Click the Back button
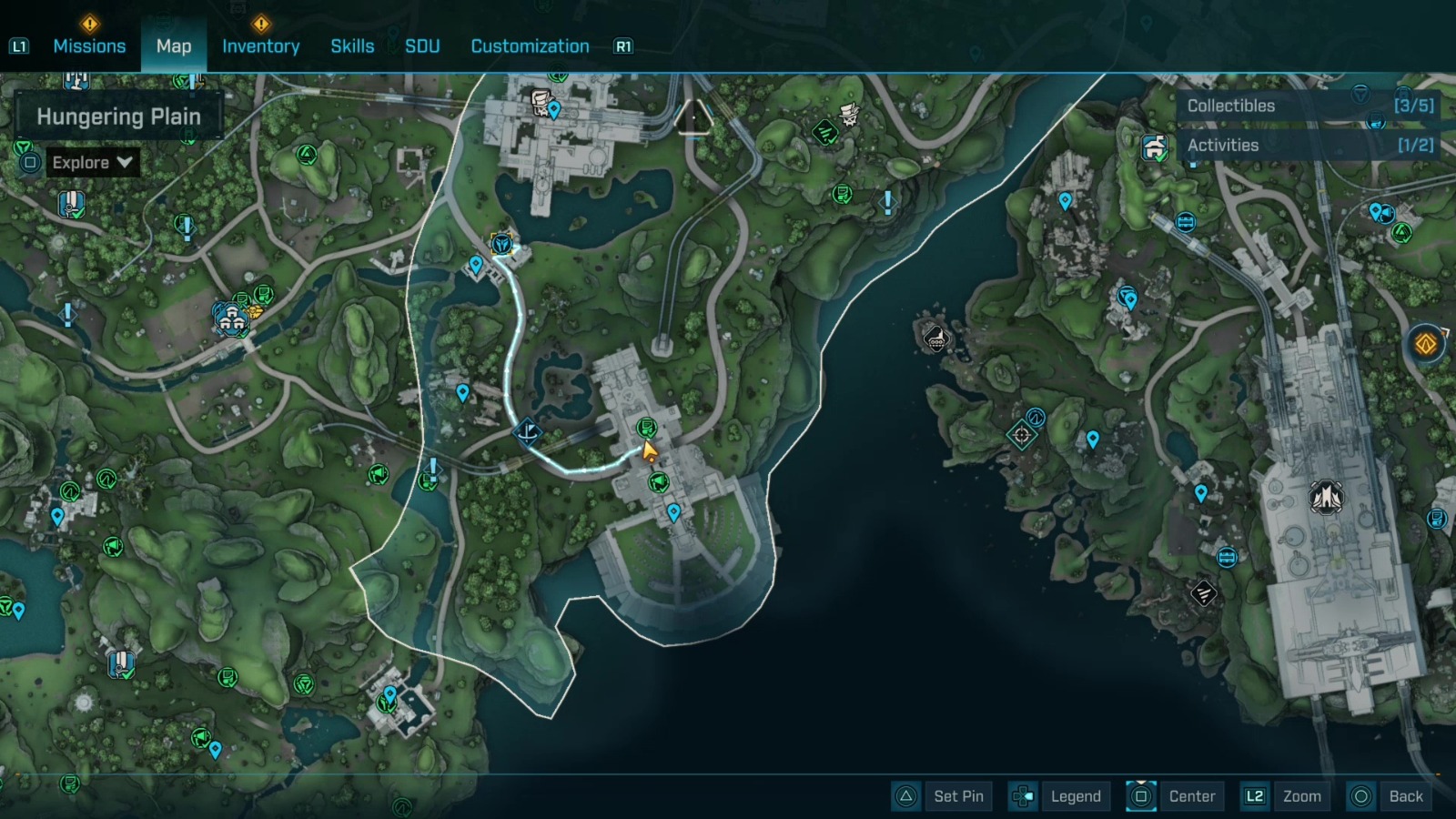 pyautogui.click(x=1407, y=796)
